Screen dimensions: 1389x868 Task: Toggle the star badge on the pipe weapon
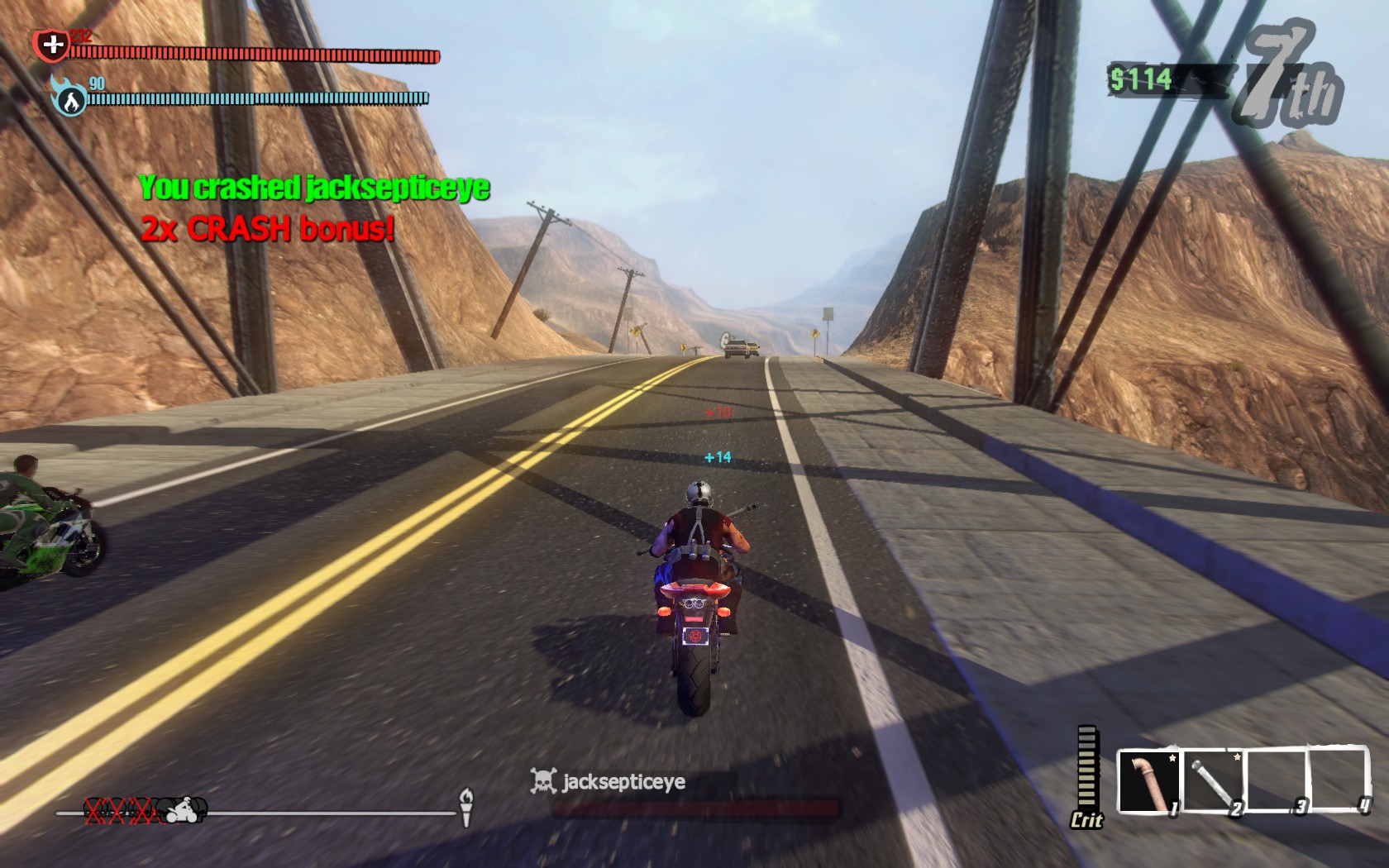[x=1172, y=757]
